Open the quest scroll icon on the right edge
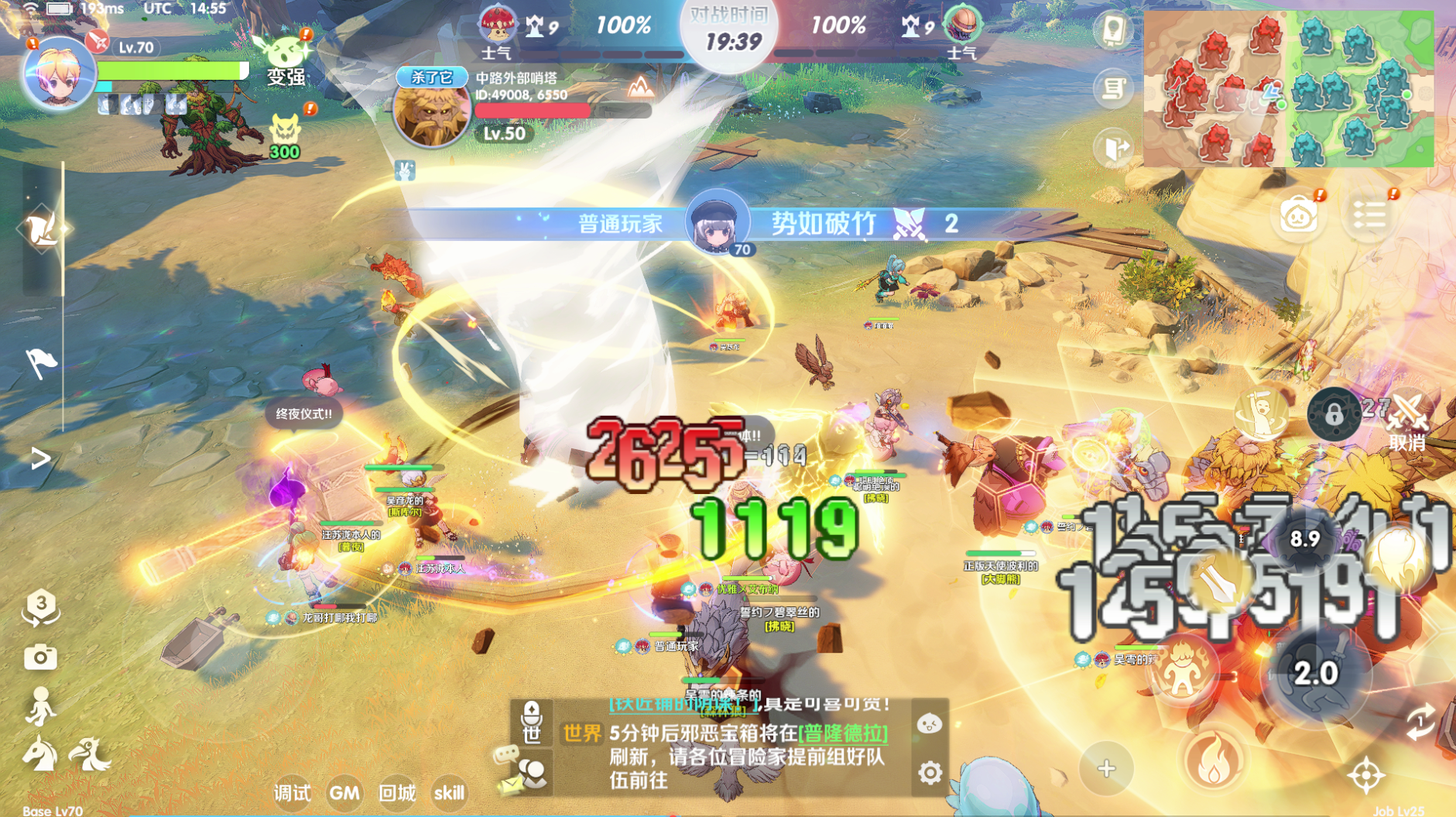Viewport: 1456px width, 817px height. point(1114,86)
